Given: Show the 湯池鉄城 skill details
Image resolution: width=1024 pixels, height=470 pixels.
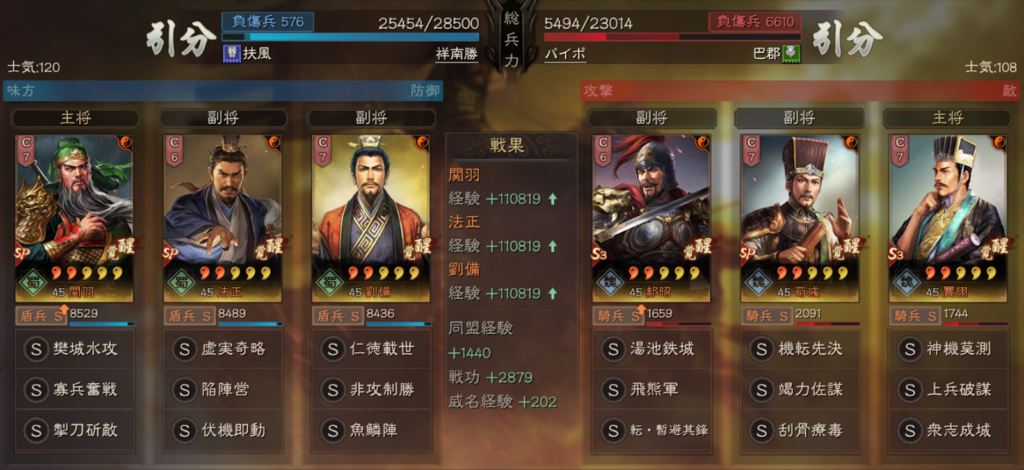Looking at the screenshot, I should (x=651, y=350).
